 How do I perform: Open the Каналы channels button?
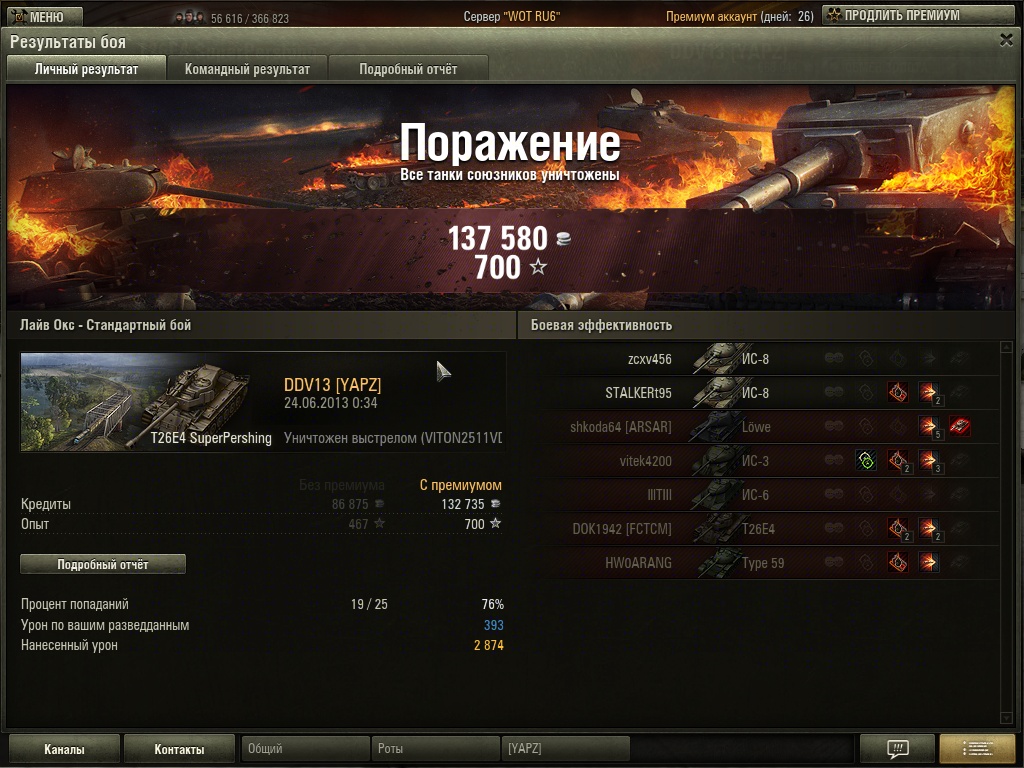pyautogui.click(x=64, y=749)
